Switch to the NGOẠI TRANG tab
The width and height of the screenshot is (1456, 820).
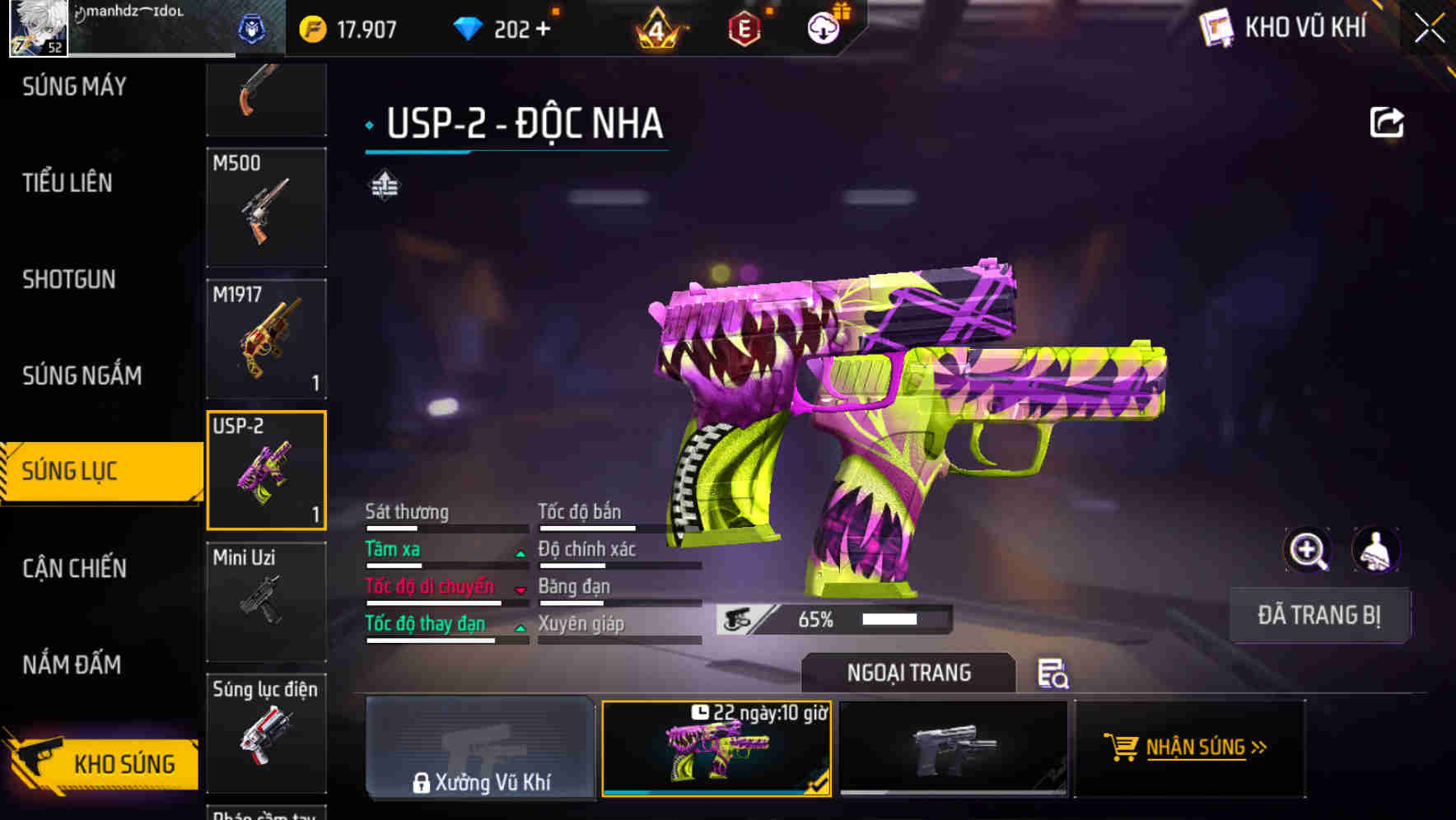click(909, 672)
